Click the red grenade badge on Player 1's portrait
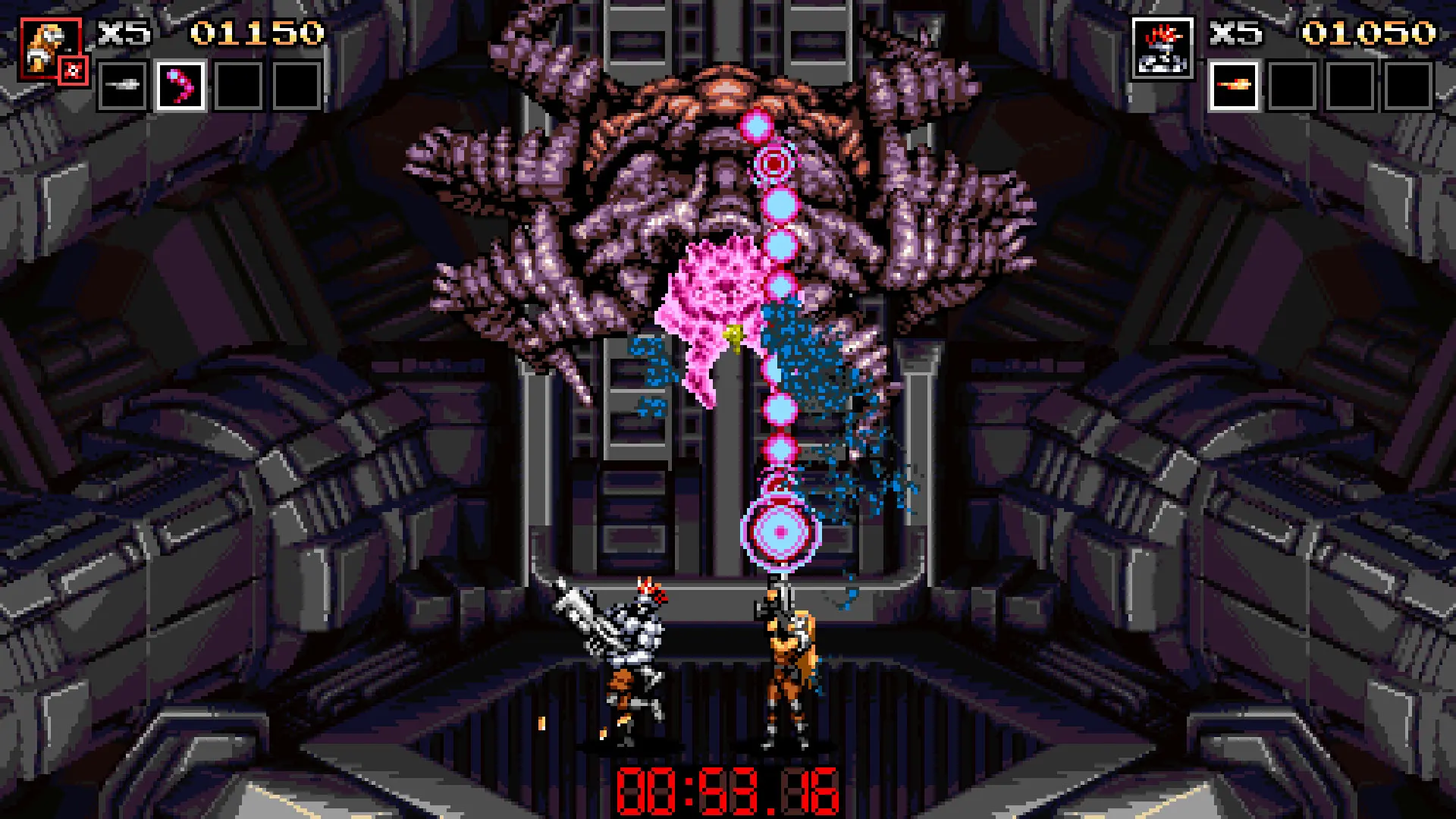 point(72,70)
